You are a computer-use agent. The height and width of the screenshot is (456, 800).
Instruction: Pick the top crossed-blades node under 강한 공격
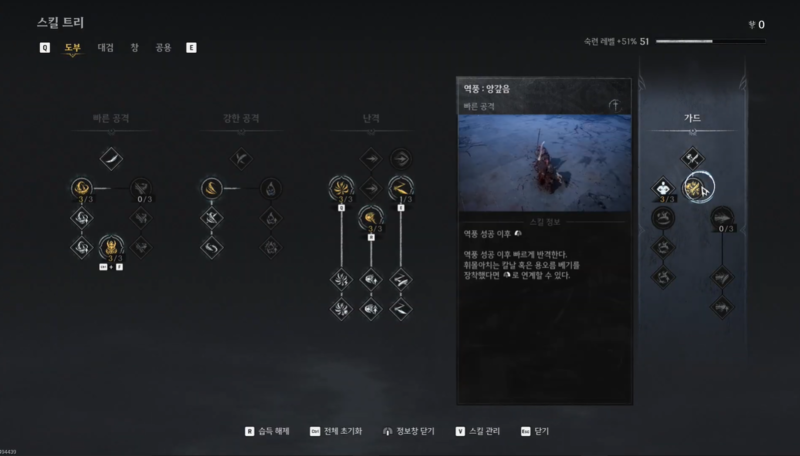[x=241, y=156]
